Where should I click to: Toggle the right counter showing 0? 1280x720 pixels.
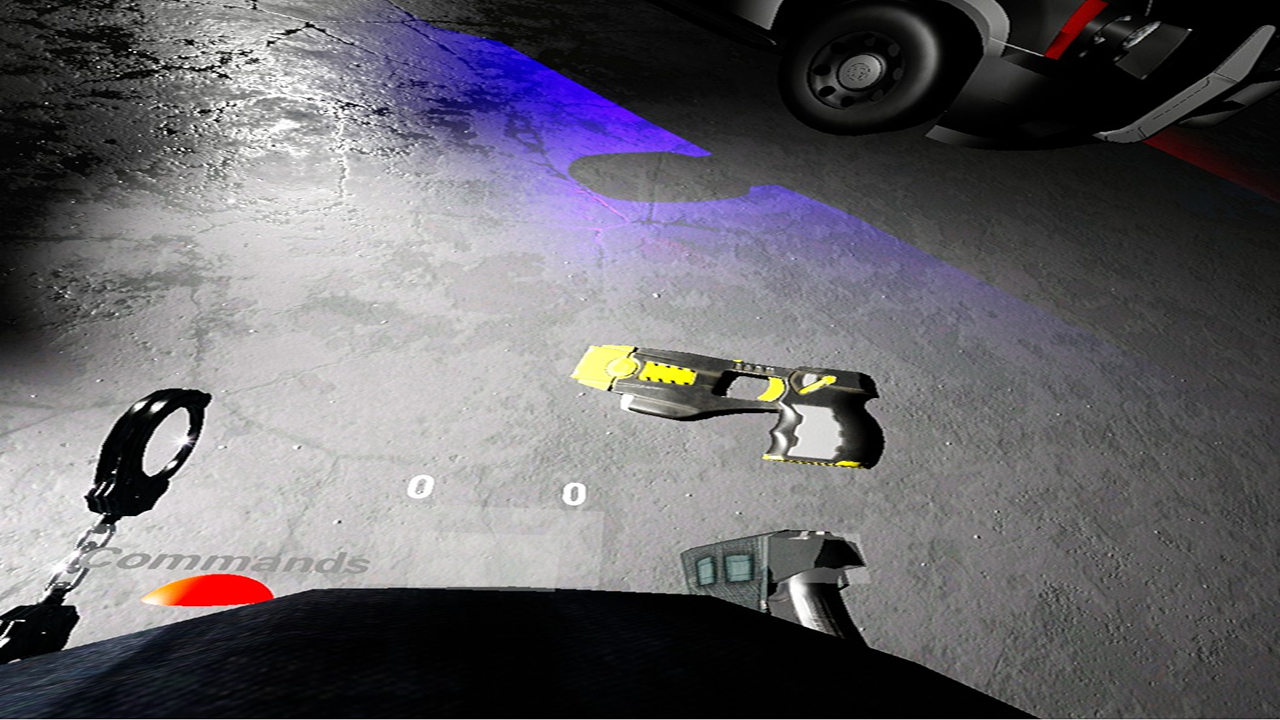pos(572,494)
